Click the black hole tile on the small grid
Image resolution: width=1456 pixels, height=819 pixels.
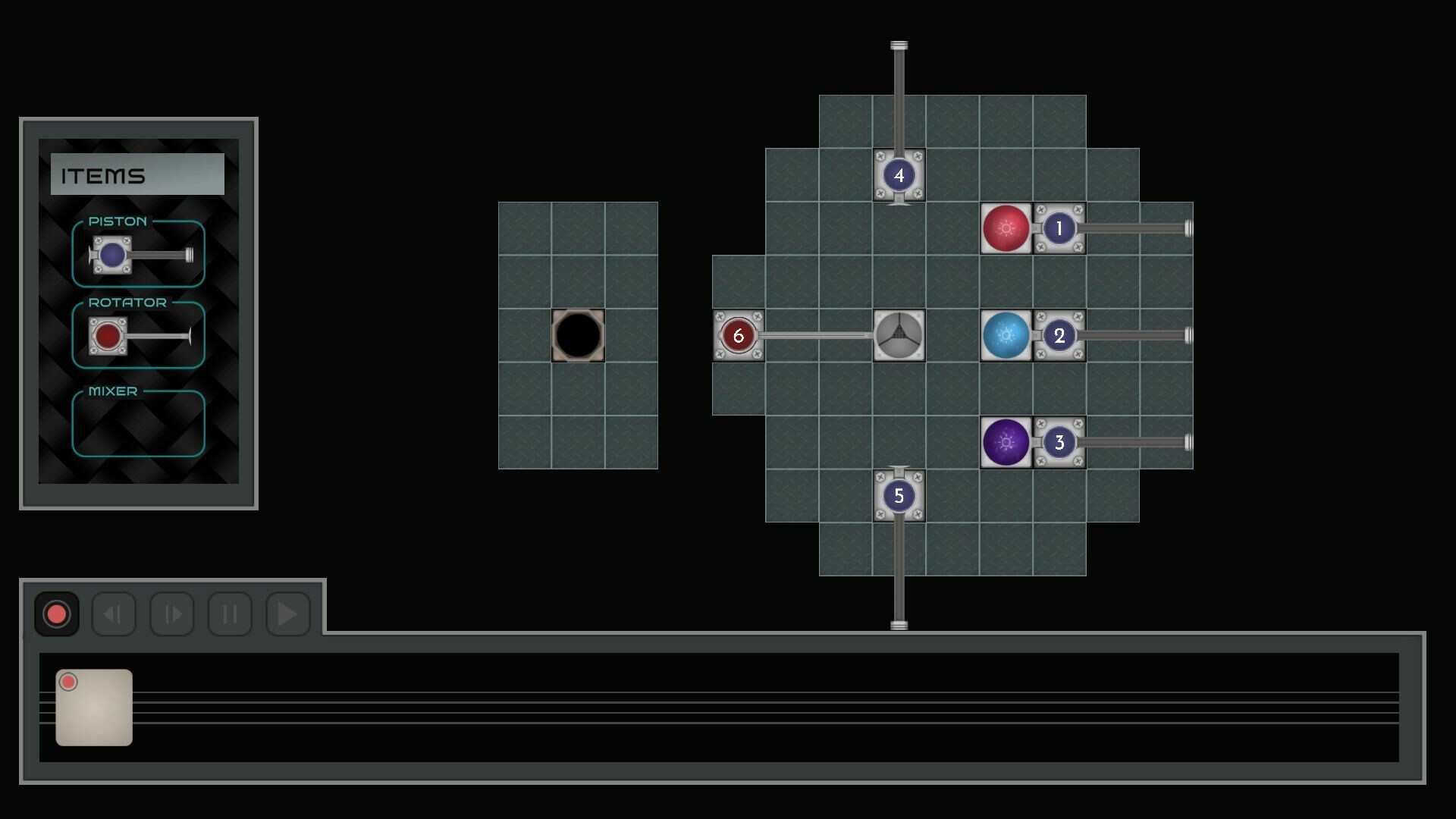click(x=577, y=334)
